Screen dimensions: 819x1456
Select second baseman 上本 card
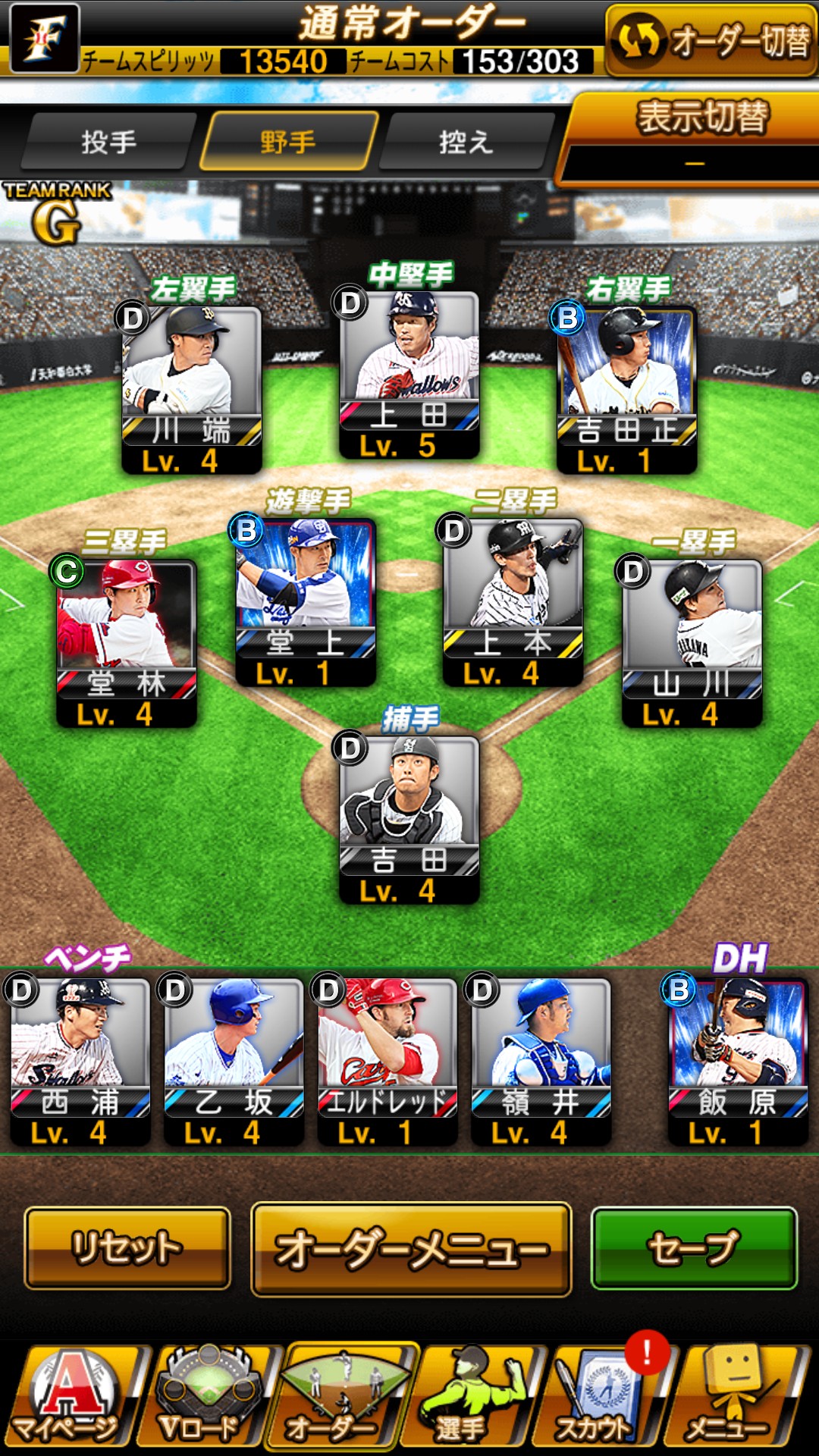(513, 601)
